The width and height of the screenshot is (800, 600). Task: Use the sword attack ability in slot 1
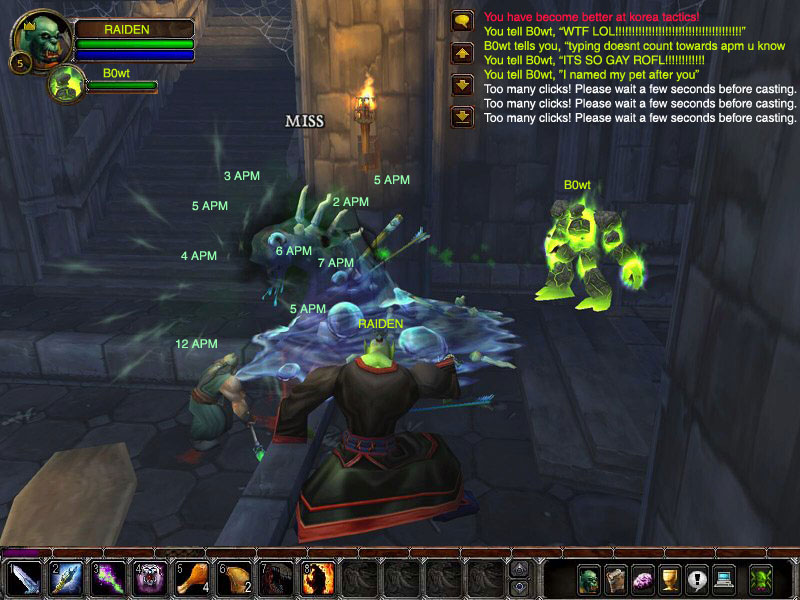point(23,579)
